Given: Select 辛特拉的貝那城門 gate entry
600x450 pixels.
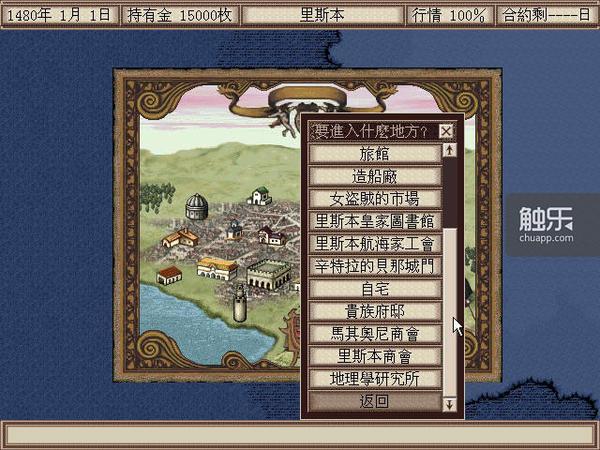Looking at the screenshot, I should click(x=374, y=266).
